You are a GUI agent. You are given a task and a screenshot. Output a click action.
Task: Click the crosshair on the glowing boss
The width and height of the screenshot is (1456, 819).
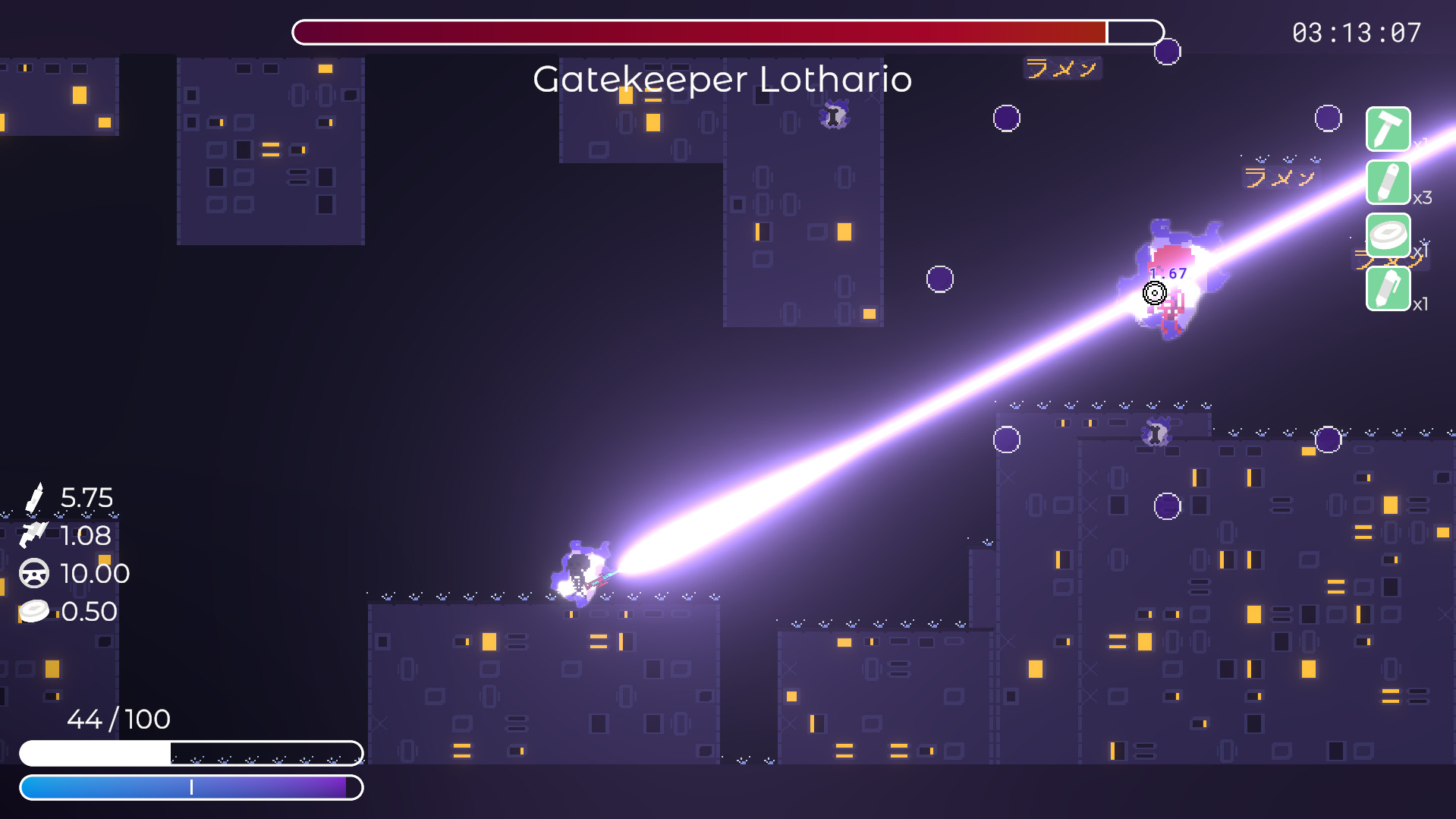[1154, 292]
